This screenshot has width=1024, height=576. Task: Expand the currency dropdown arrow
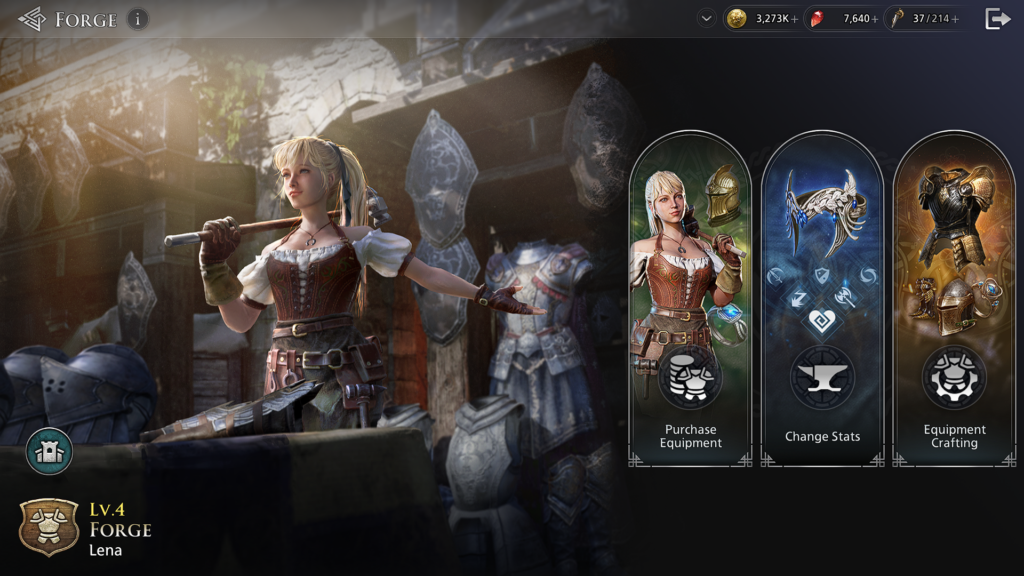point(707,18)
